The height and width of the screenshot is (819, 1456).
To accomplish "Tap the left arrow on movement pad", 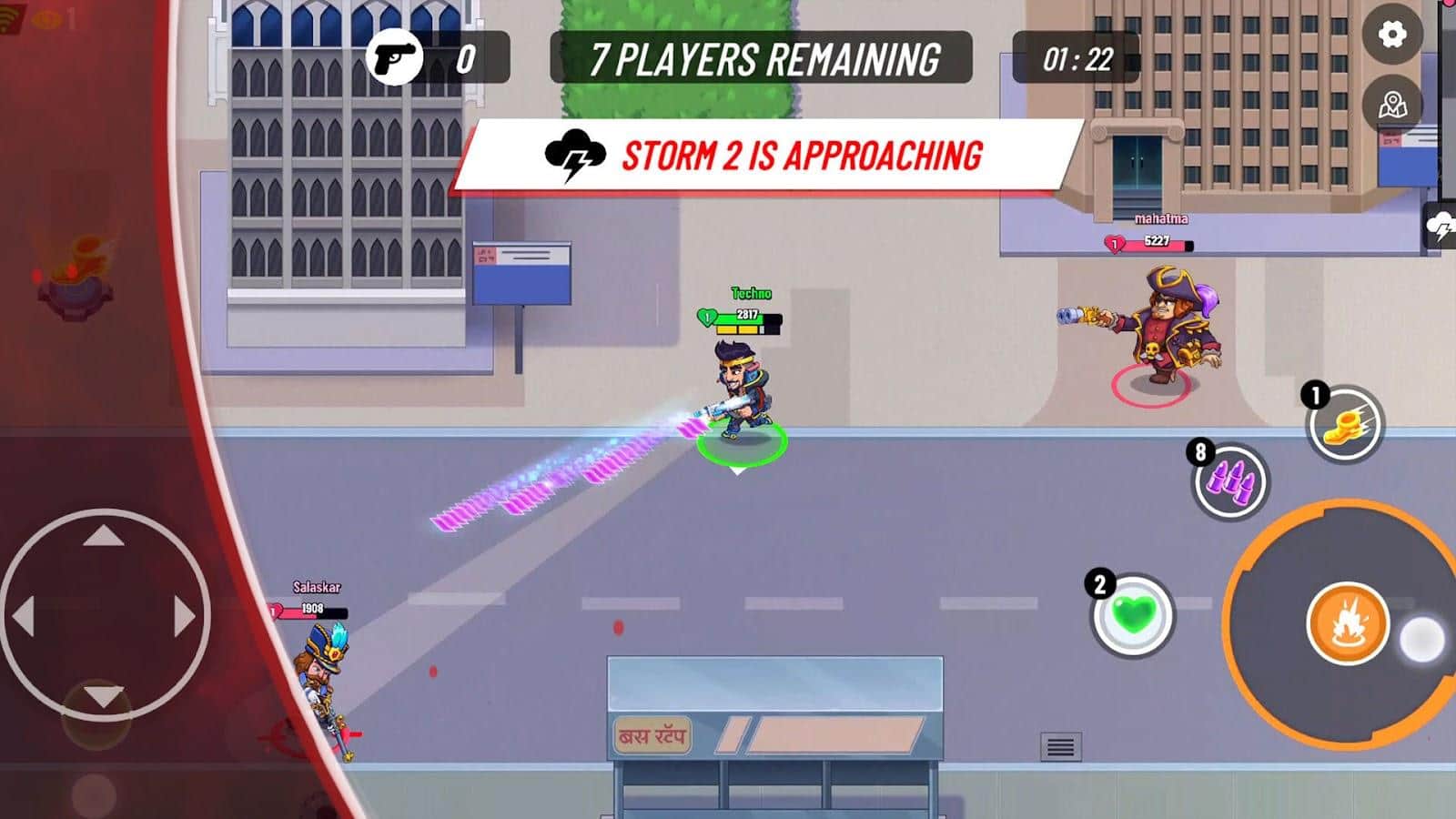I will (x=25, y=617).
